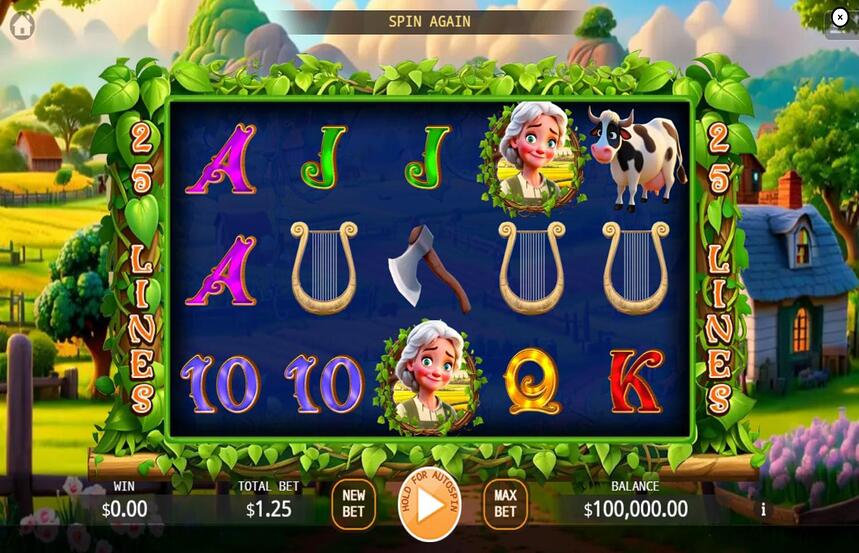Click the home icon button

click(21, 26)
